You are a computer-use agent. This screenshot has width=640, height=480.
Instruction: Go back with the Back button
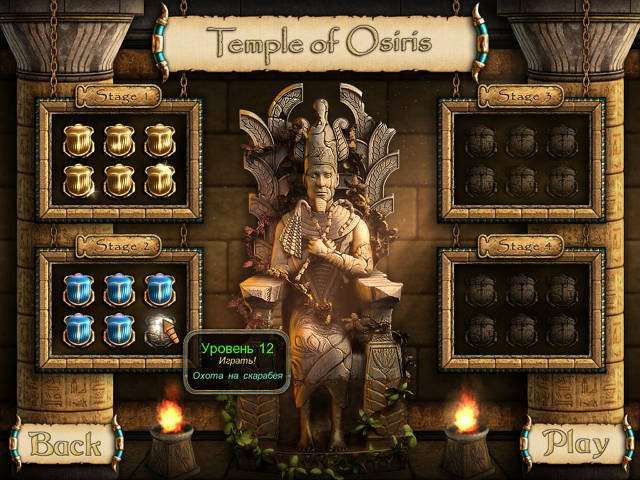click(x=64, y=441)
